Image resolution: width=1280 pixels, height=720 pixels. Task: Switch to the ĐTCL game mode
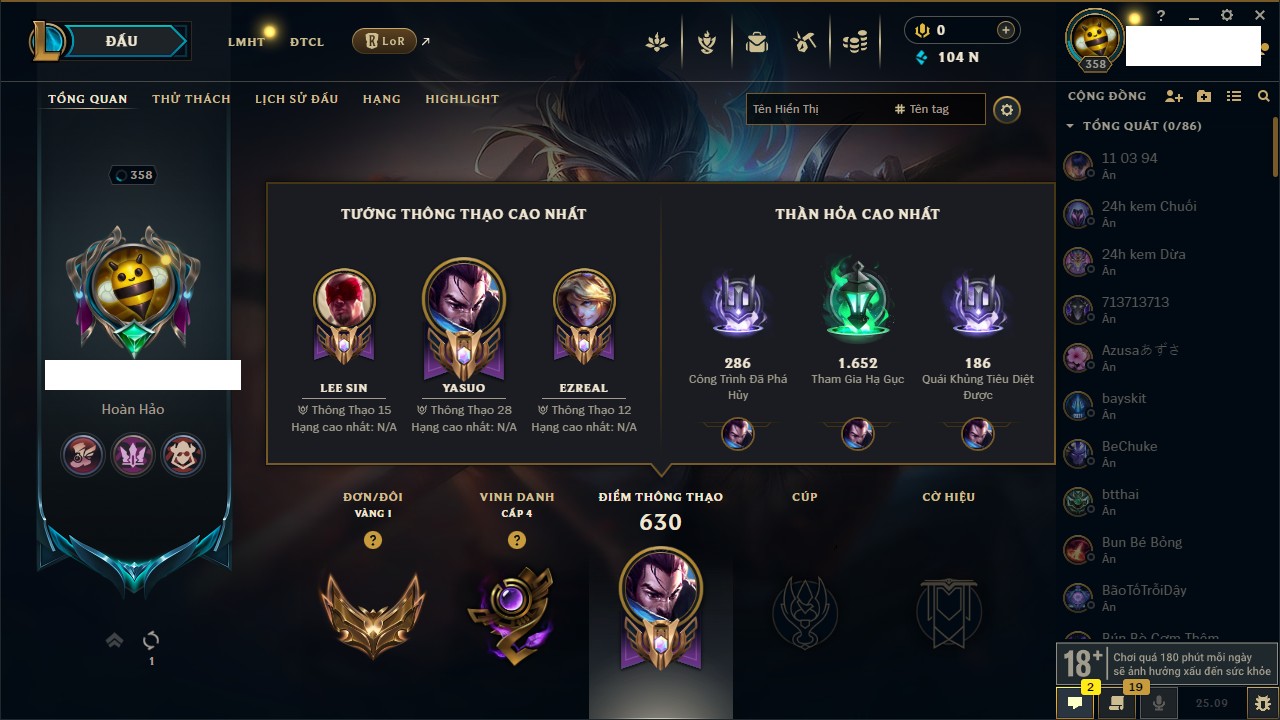pos(307,42)
